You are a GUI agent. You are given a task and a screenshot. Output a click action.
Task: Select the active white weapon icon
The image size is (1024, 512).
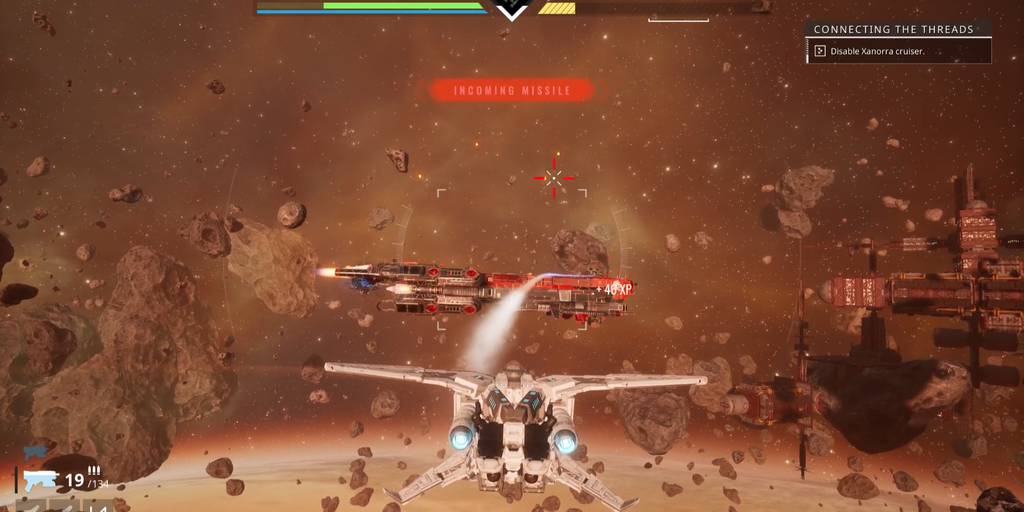[x=40, y=481]
